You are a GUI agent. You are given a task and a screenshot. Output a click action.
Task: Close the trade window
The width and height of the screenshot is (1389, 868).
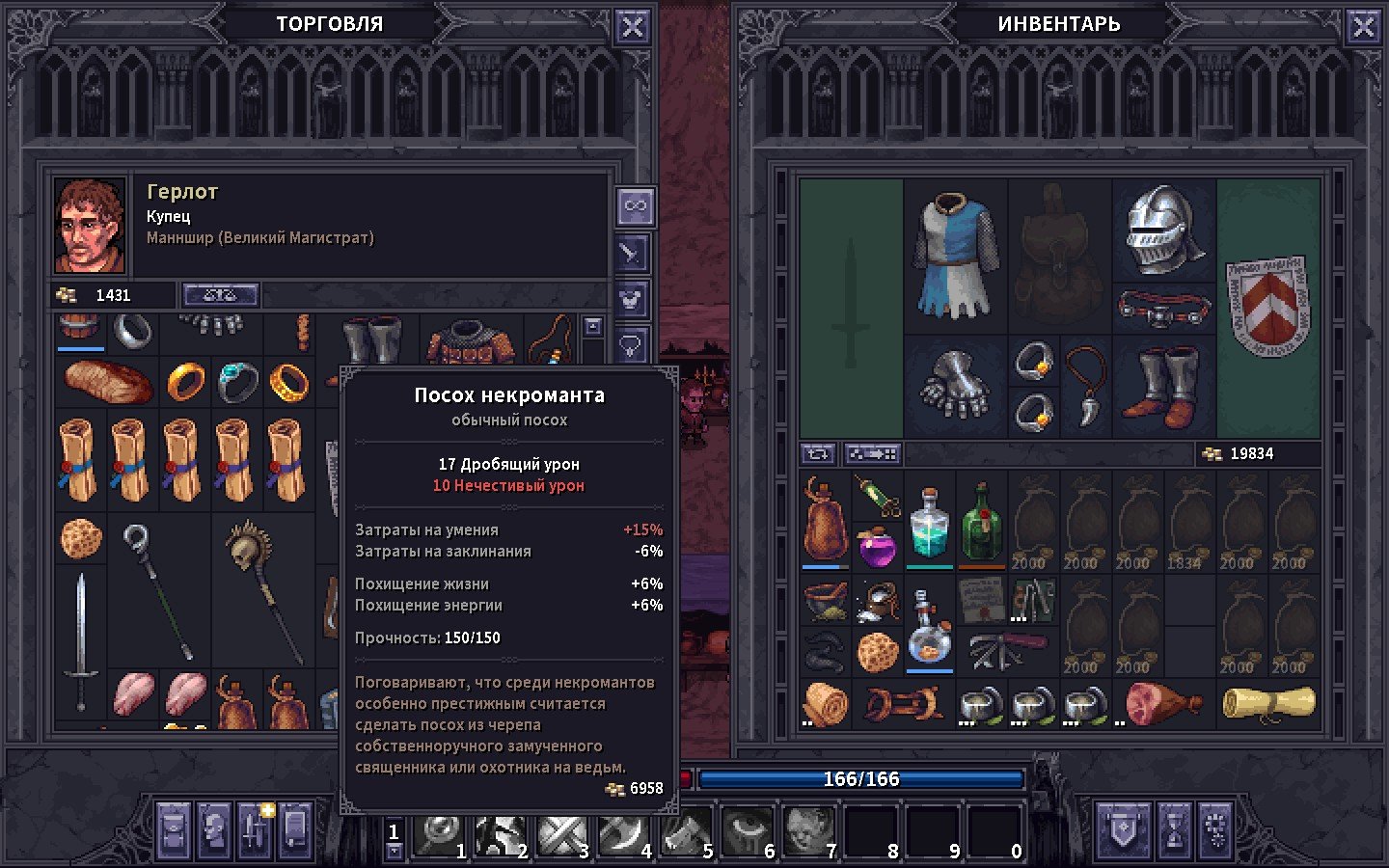pyautogui.click(x=633, y=27)
